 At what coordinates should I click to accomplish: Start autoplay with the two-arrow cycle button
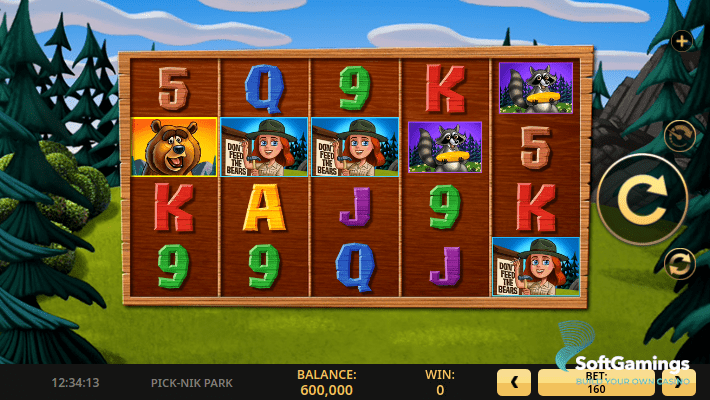pyautogui.click(x=680, y=263)
